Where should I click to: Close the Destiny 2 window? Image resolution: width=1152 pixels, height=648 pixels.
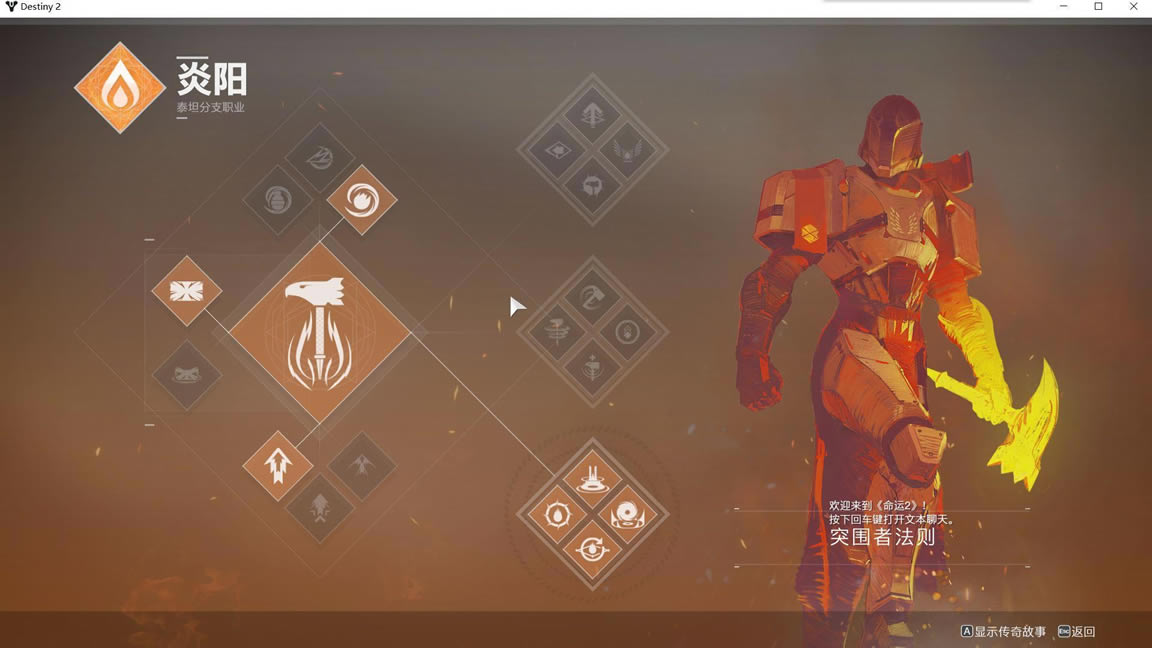[x=1133, y=7]
